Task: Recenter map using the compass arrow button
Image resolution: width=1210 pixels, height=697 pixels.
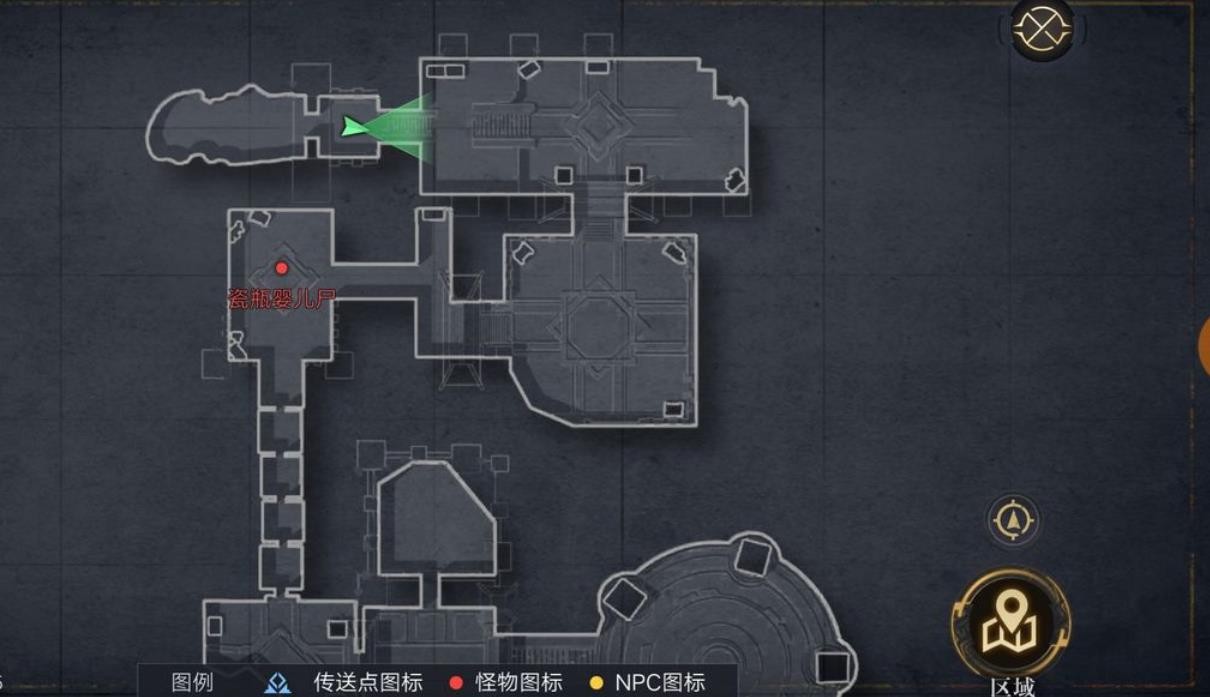Action: (1013, 521)
